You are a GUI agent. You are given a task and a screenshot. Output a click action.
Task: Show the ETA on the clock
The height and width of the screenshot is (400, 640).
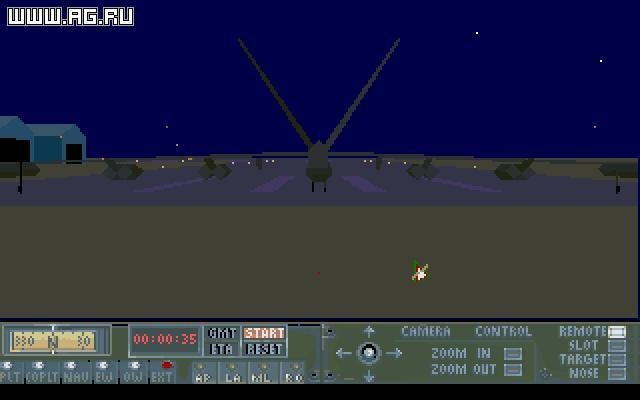(220, 349)
